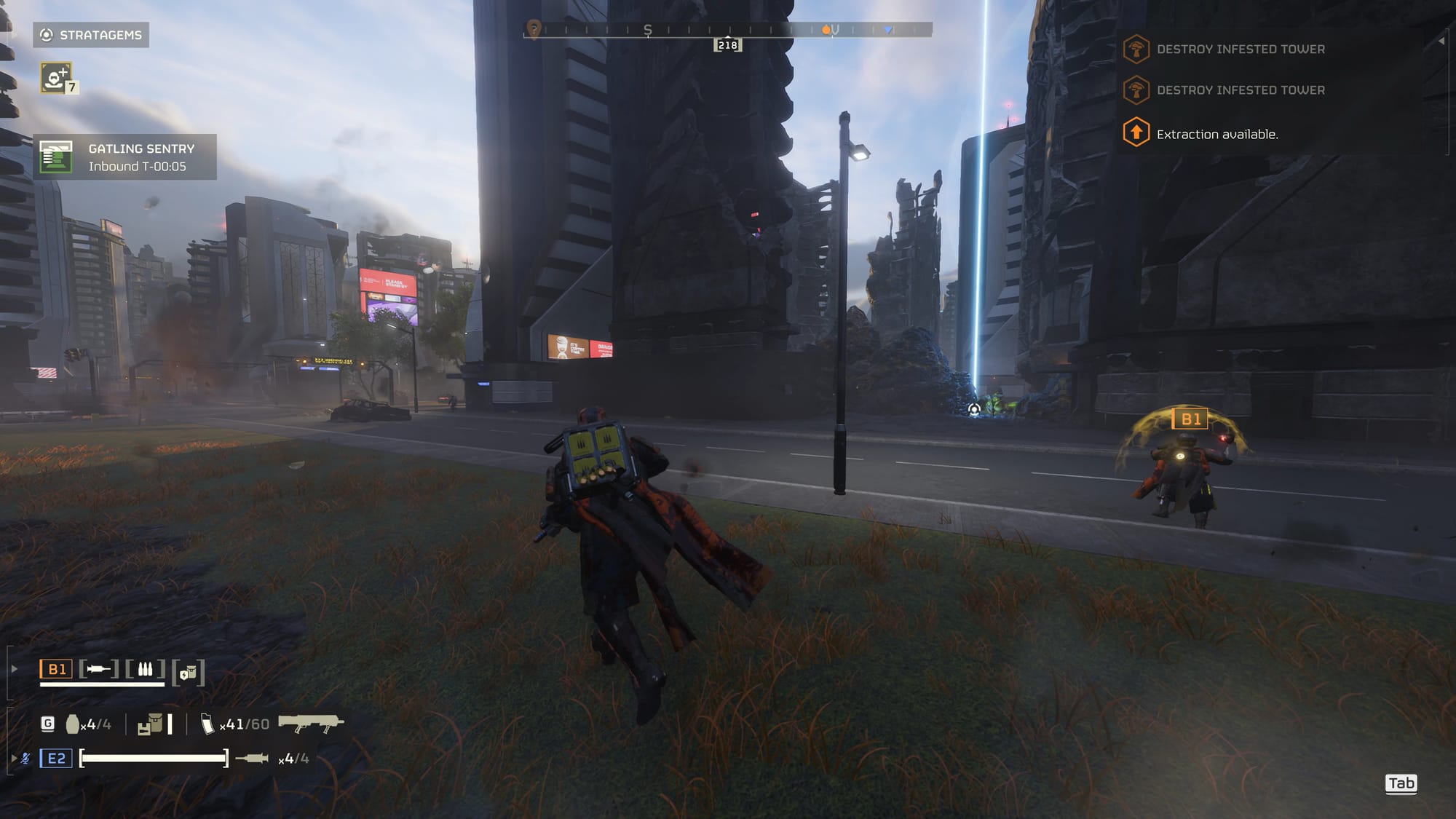Click the B1 squadmate tag in squad list
The width and height of the screenshot is (1456, 819).
[56, 669]
